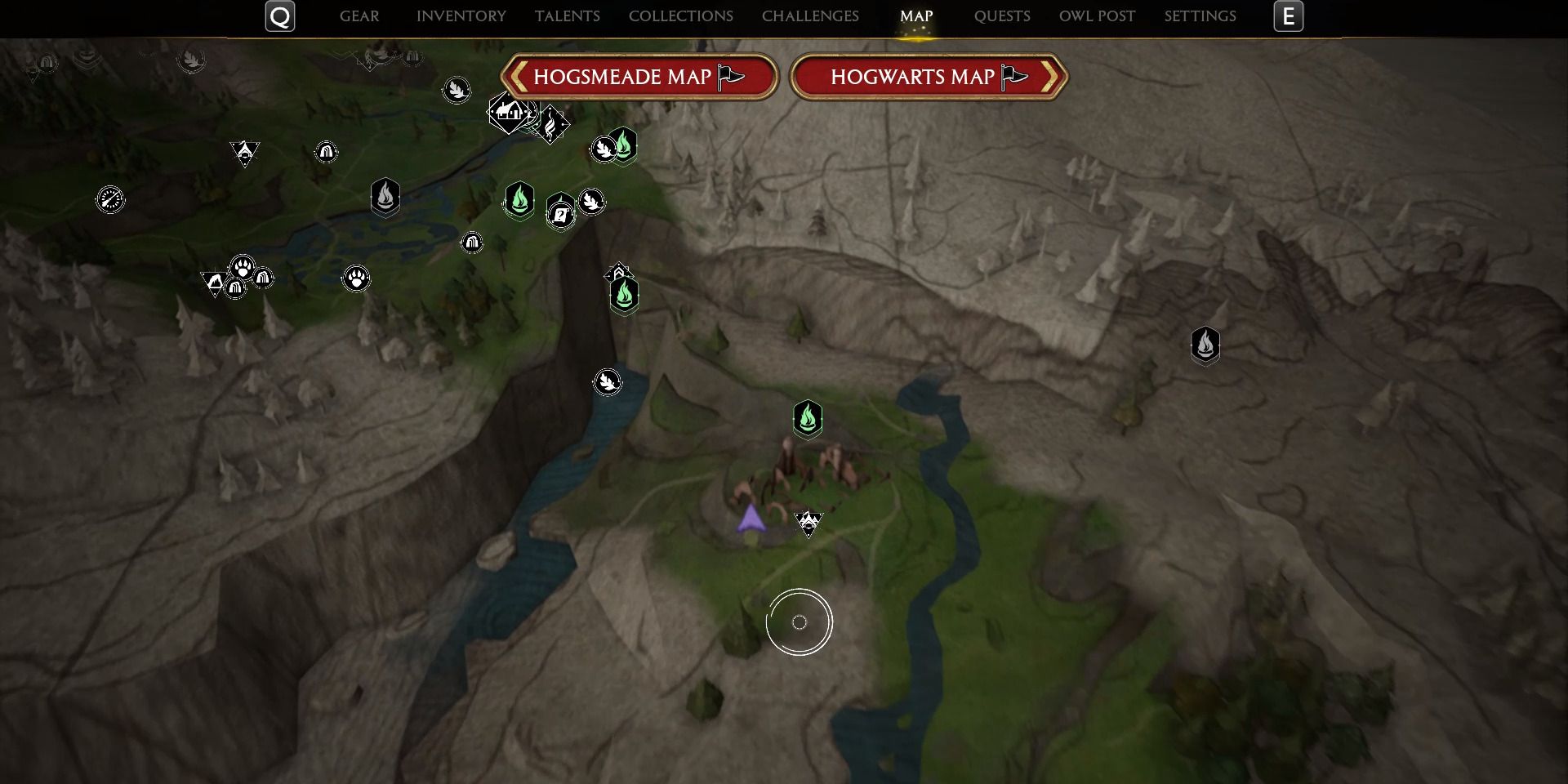This screenshot has height=784, width=1568.
Task: View the Quests tab
Action: point(1002,16)
